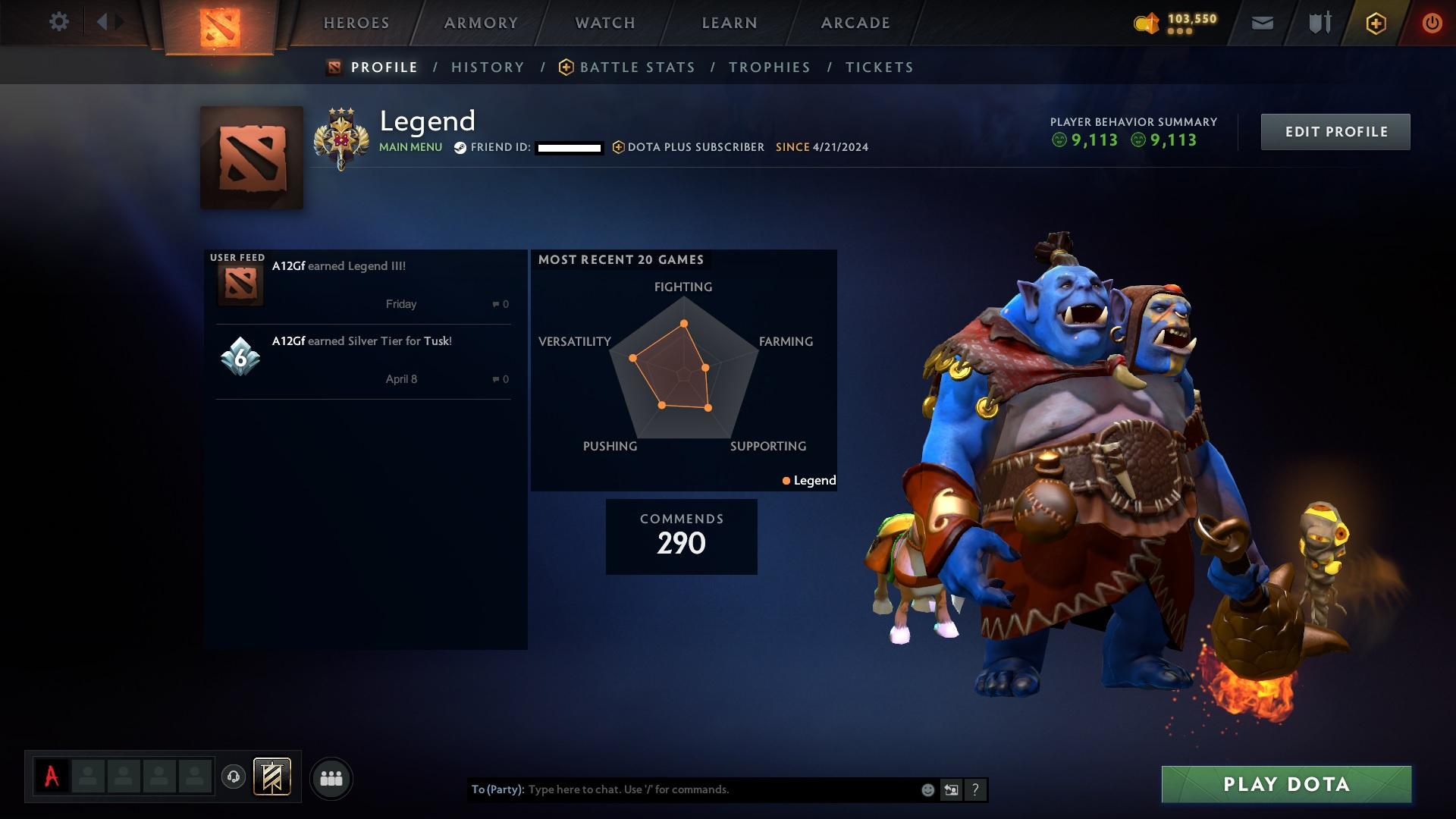This screenshot has height=819, width=1456.
Task: Open the Arcade section
Action: click(855, 23)
